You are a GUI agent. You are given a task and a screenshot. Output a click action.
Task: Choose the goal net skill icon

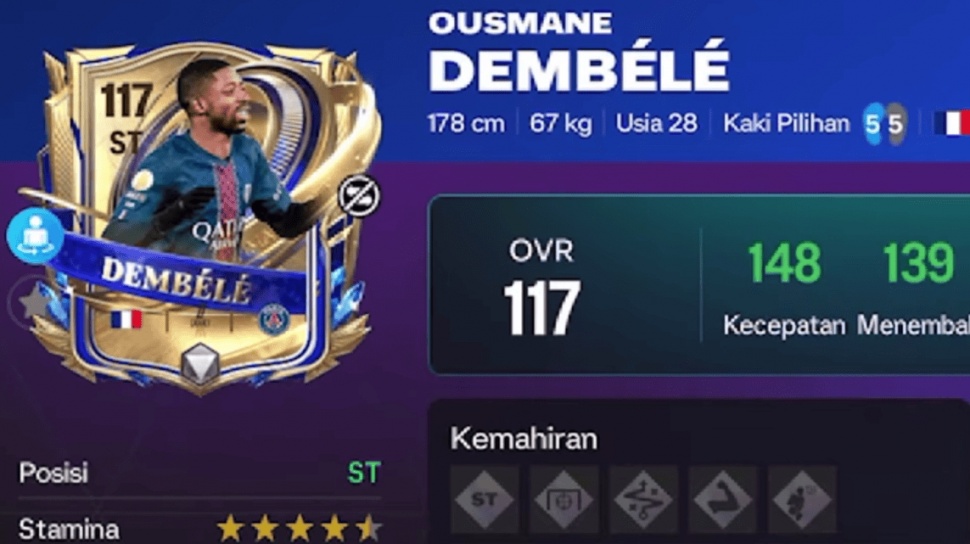(564, 498)
